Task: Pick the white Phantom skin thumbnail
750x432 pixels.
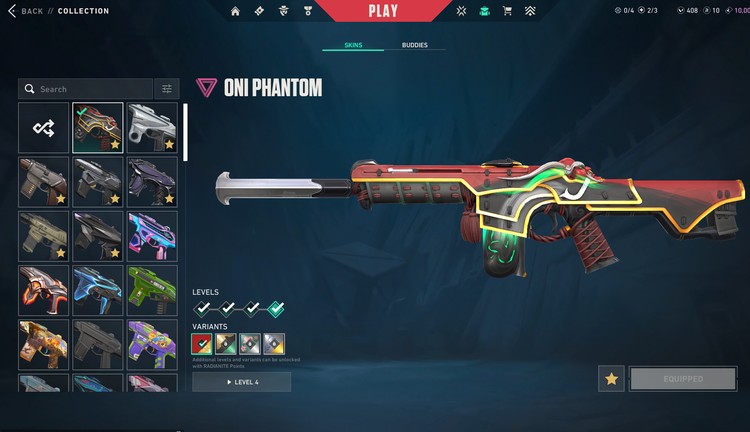Action: click(x=152, y=128)
